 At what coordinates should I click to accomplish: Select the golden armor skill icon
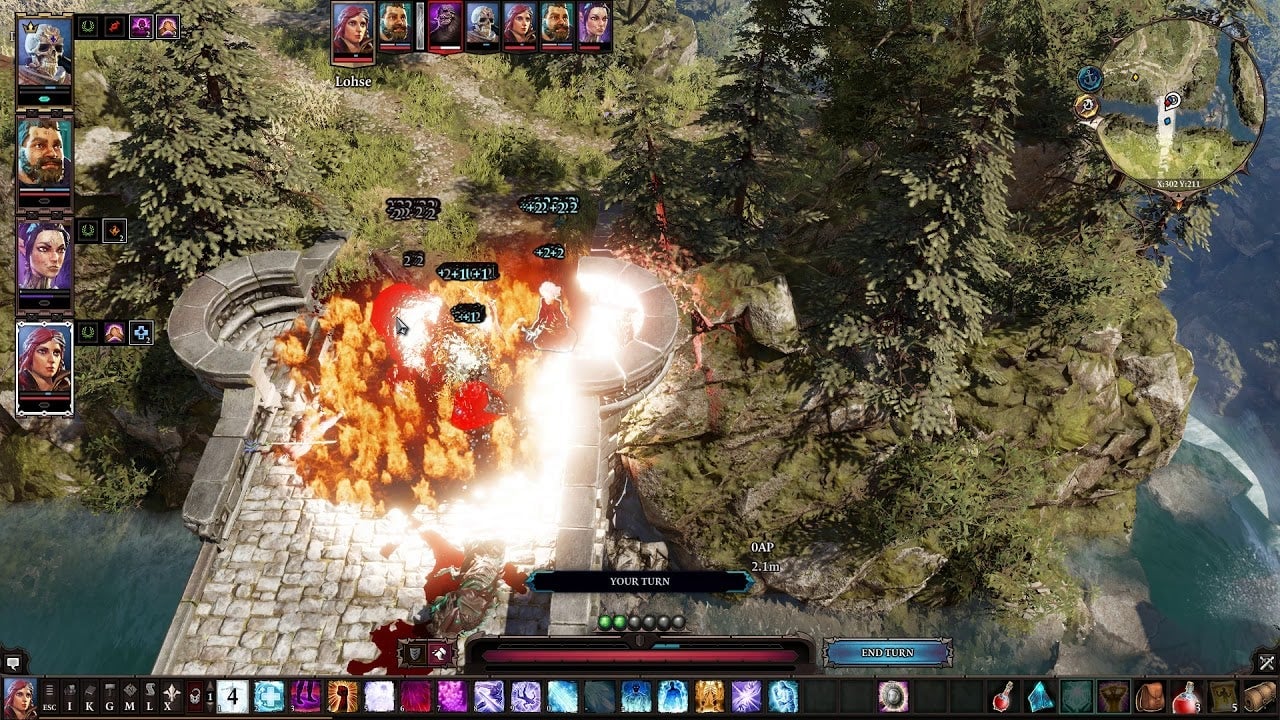[x=709, y=696]
